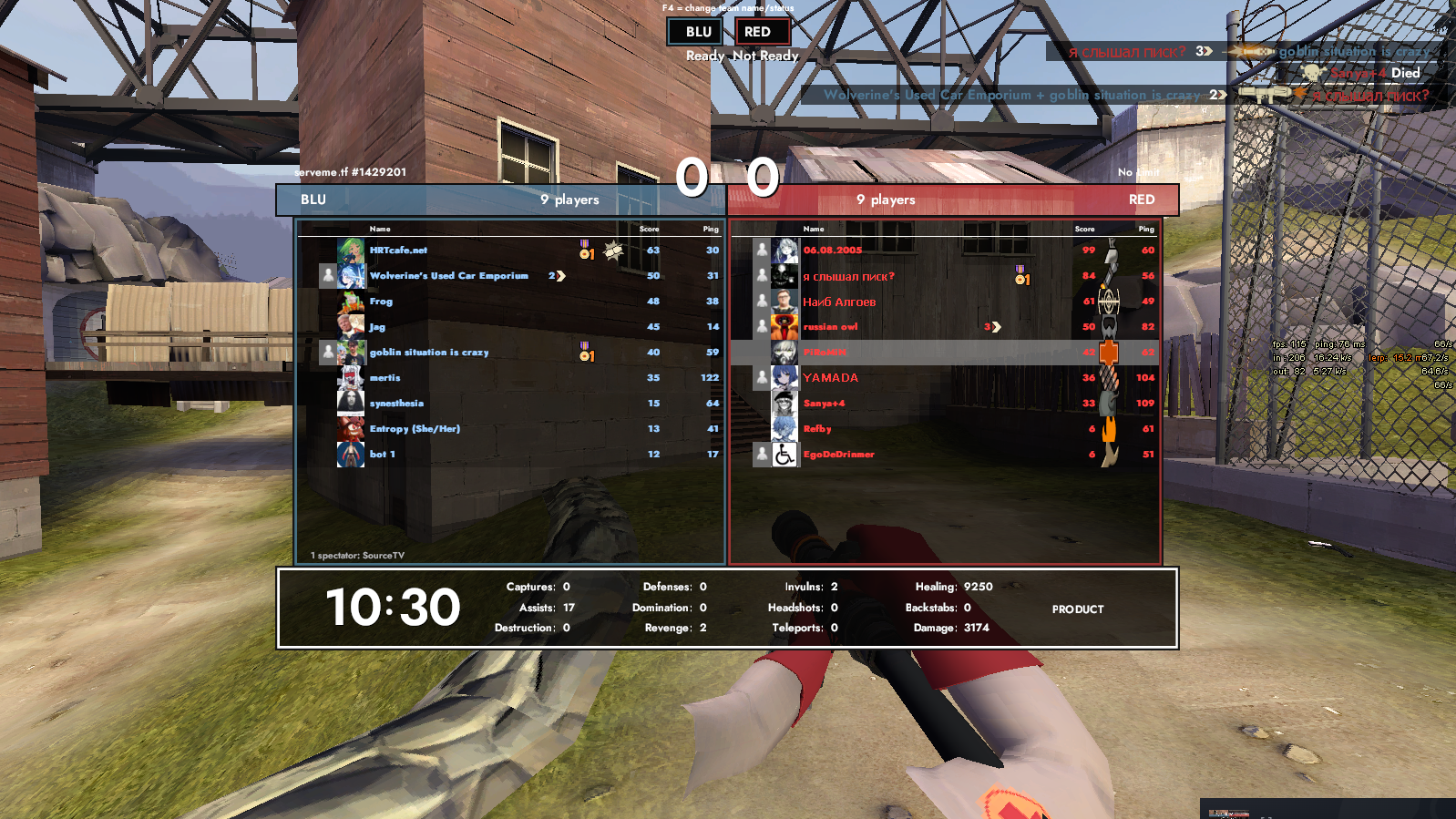The height and width of the screenshot is (819, 1456).
Task: Select player 06.08.2005 on RED team
Action: (x=832, y=251)
